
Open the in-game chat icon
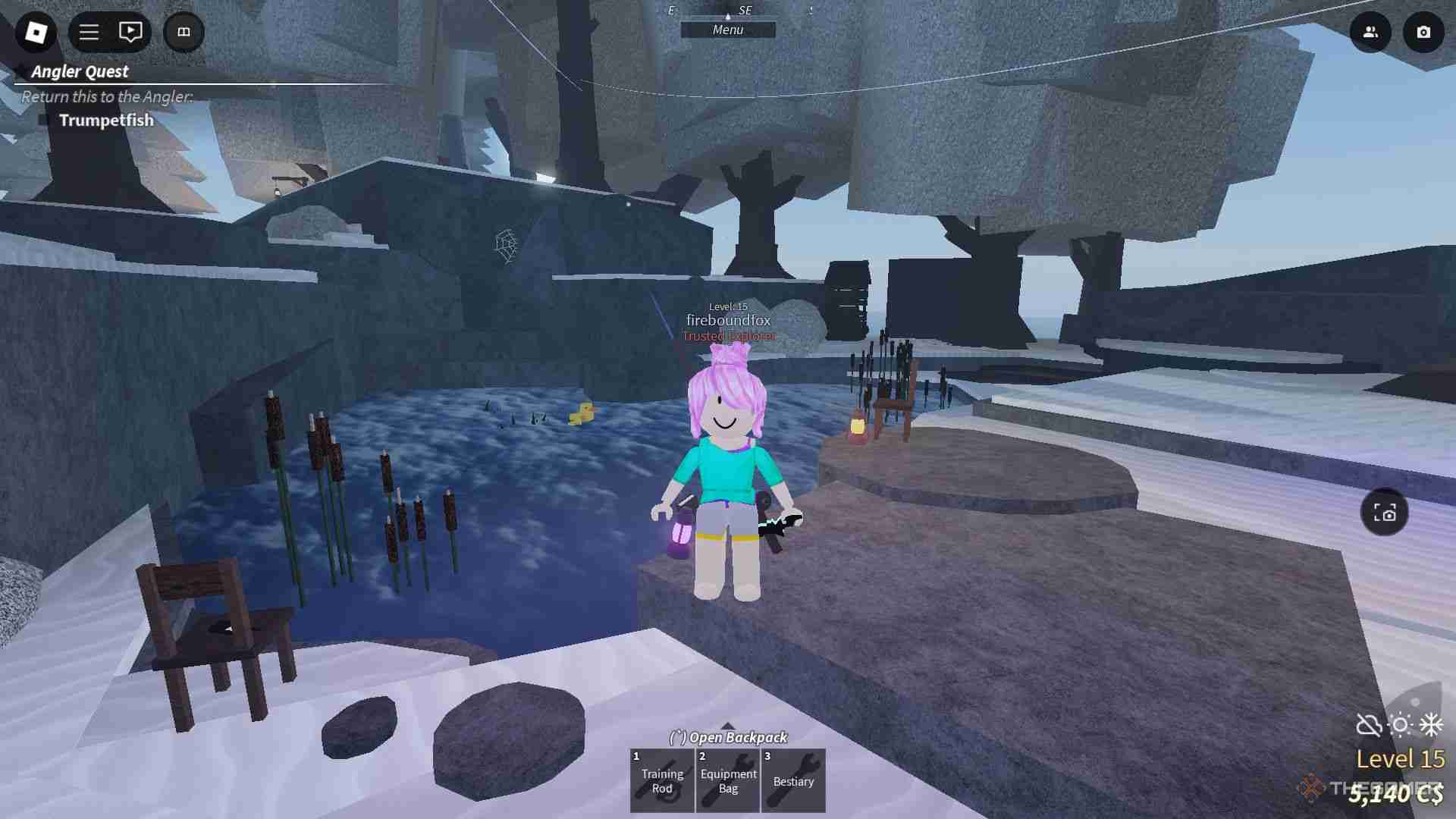(130, 32)
